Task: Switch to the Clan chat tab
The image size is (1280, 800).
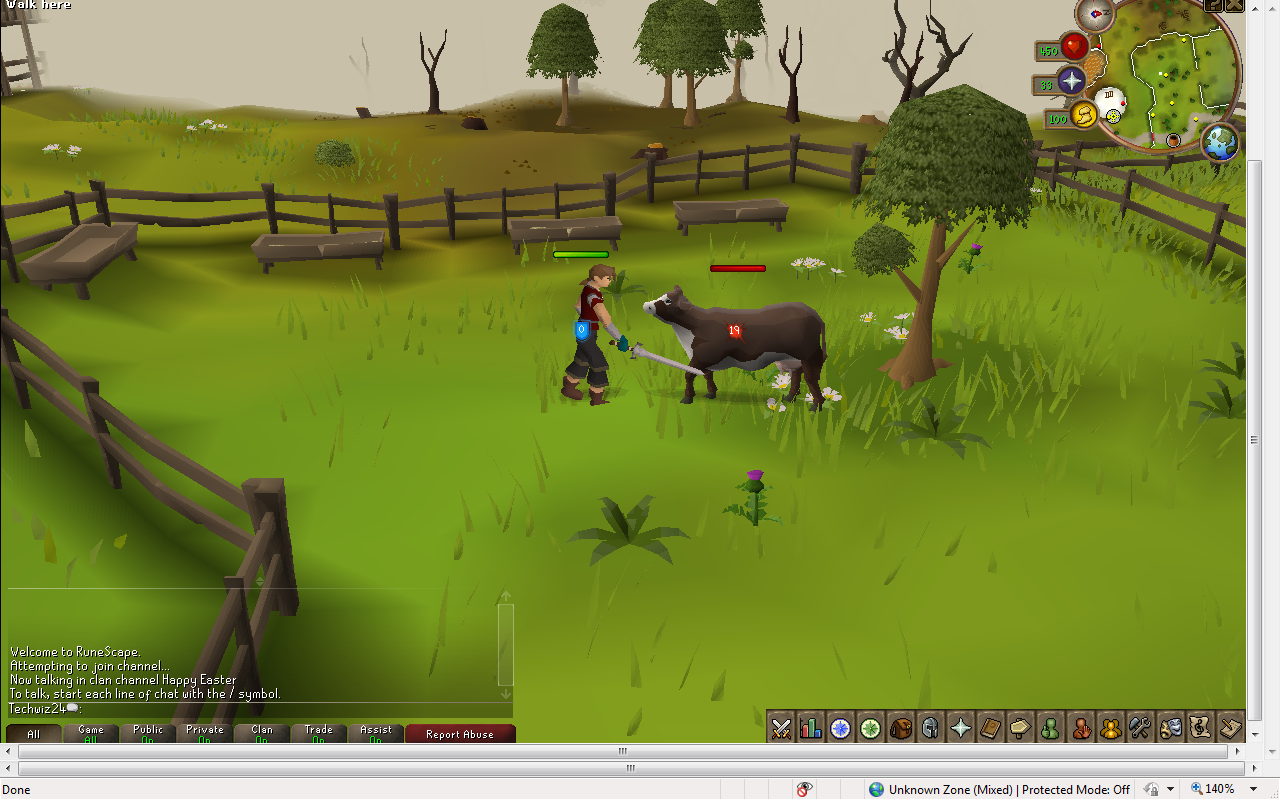Action: point(261,731)
